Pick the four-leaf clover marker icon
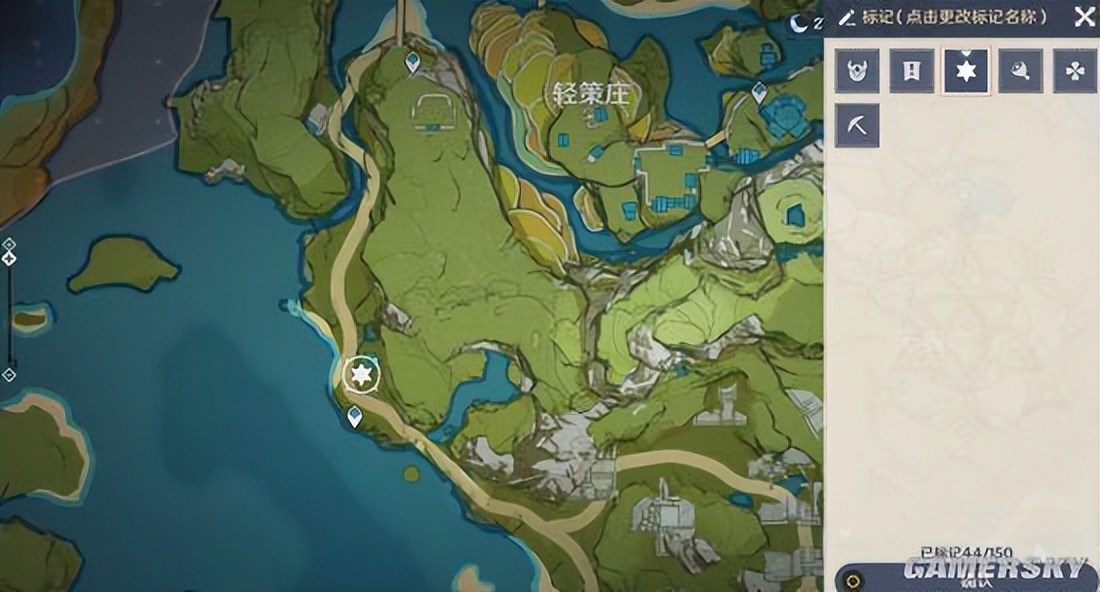This screenshot has height=592, width=1100. point(1075,71)
